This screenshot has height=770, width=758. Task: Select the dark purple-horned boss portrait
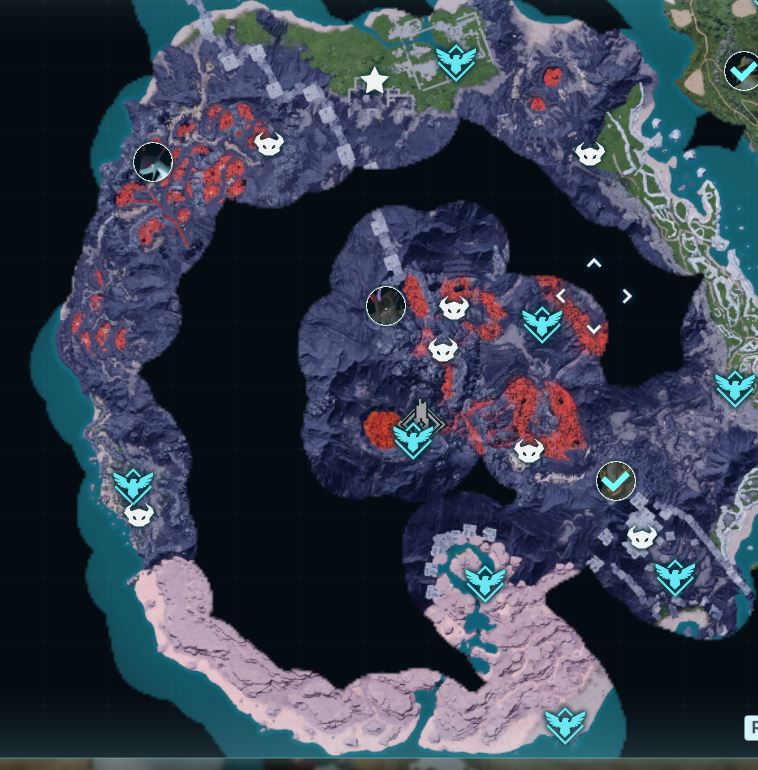pyautogui.click(x=386, y=305)
